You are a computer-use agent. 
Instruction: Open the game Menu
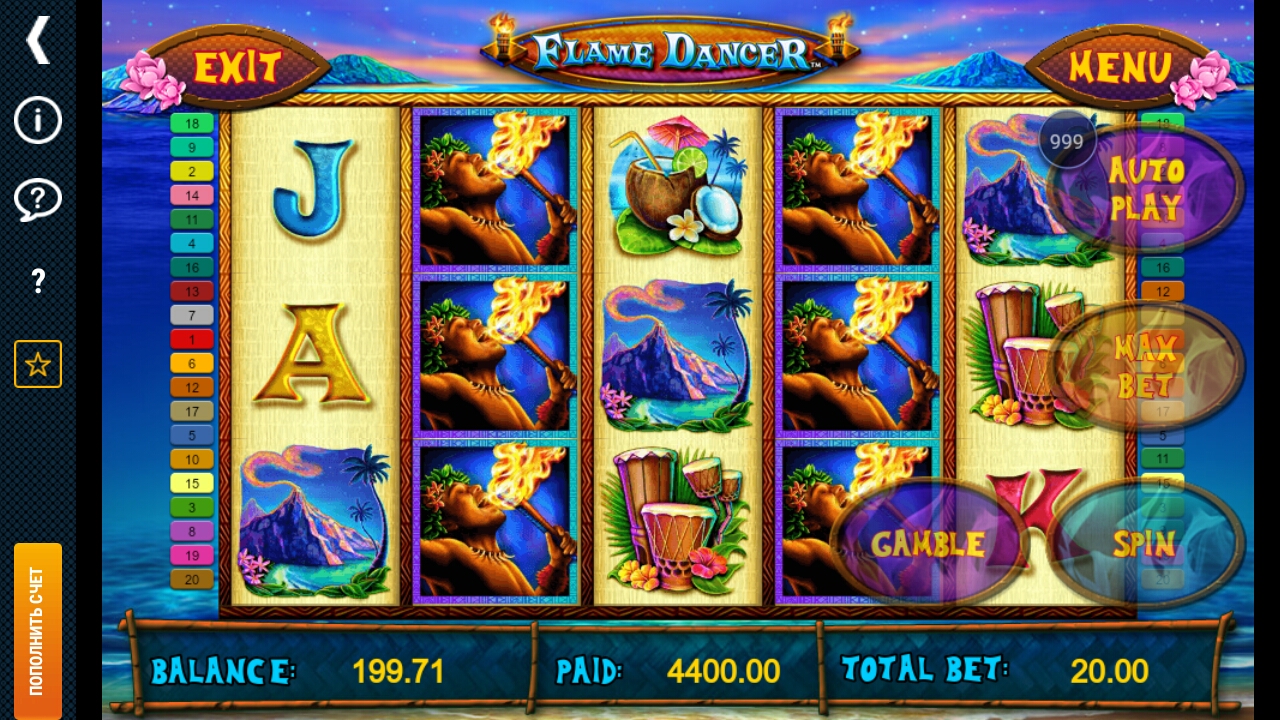[1120, 67]
